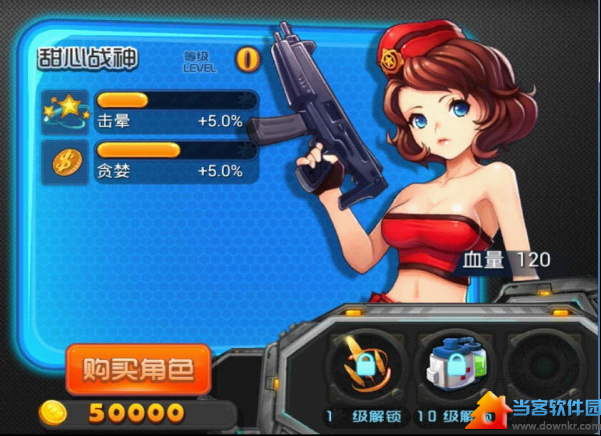Buy the character with 购买角色 button
601x436 pixels.
point(138,368)
